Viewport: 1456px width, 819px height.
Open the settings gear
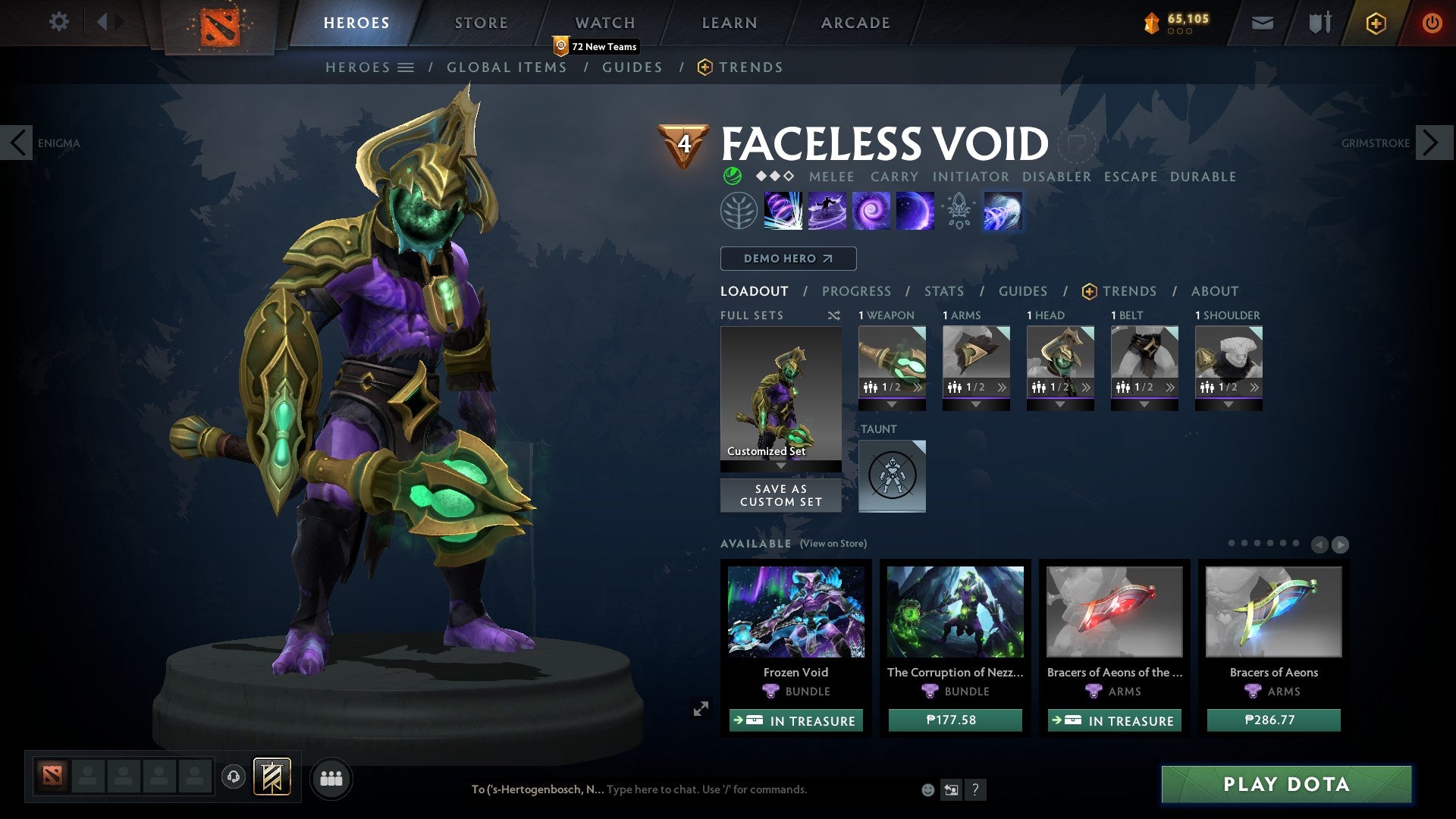(58, 22)
